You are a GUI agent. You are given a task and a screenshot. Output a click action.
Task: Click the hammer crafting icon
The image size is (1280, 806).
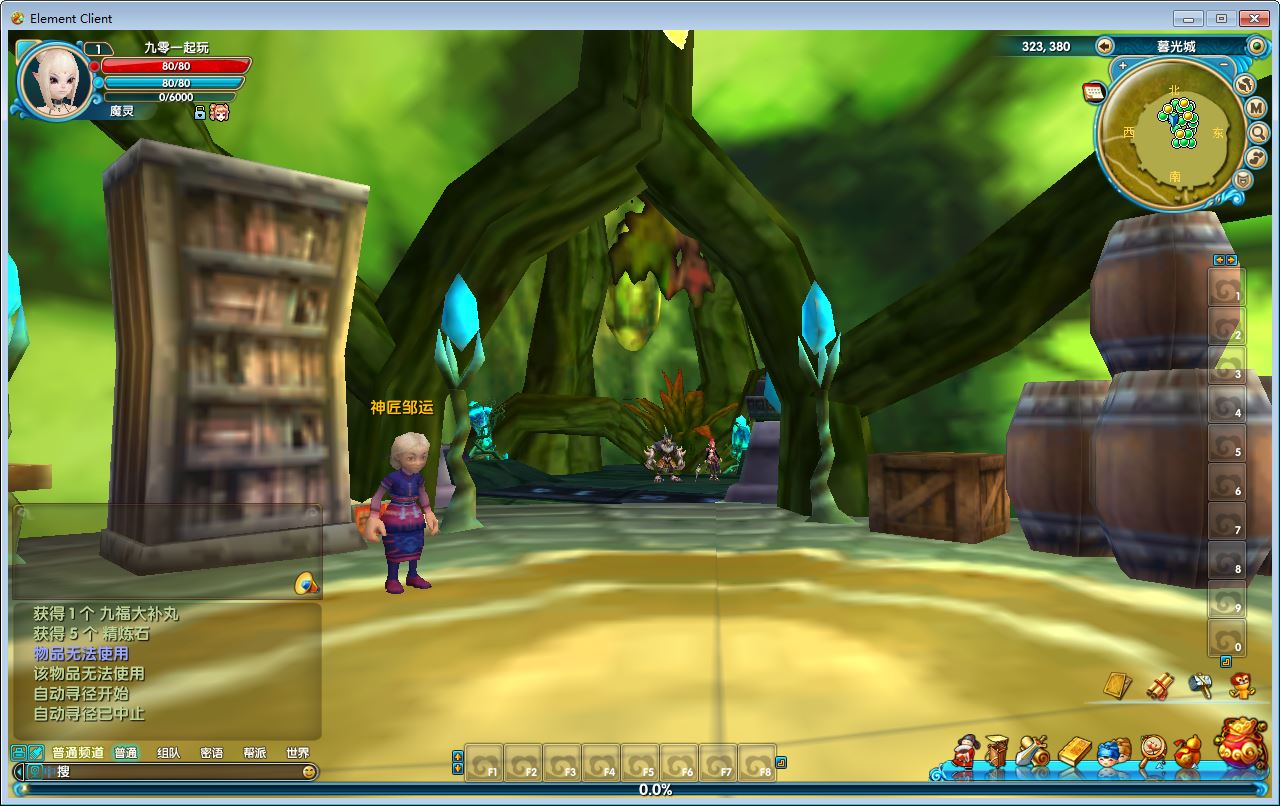[1200, 685]
